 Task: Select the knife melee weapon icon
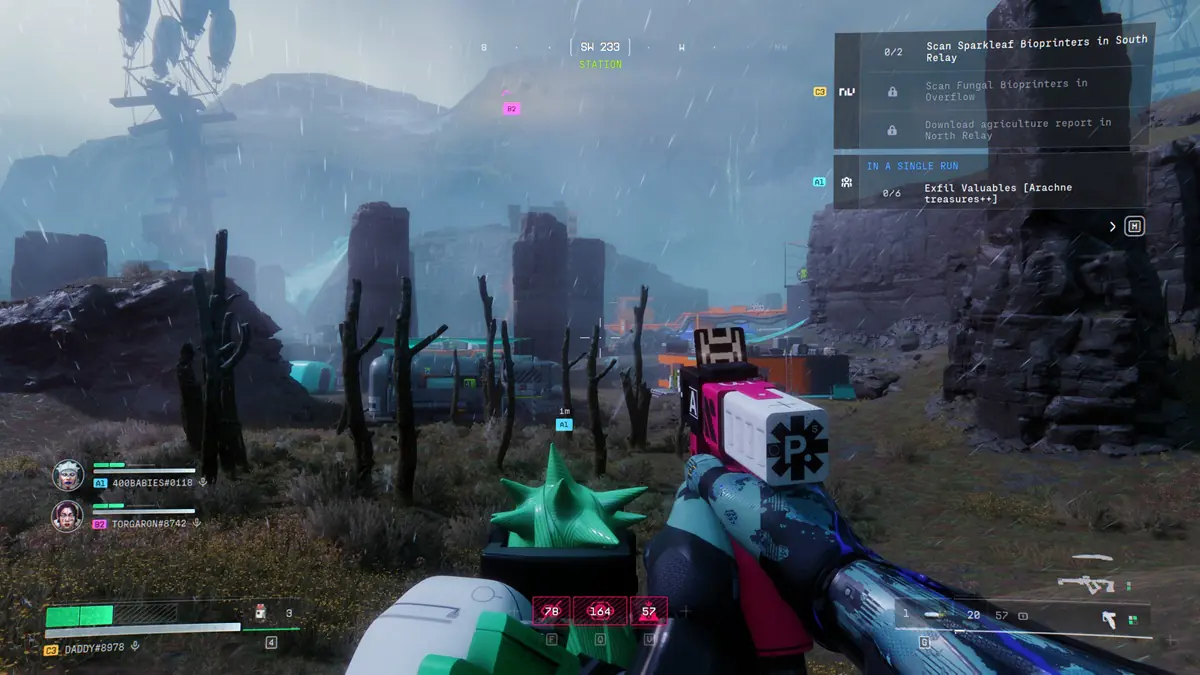(x=1090, y=557)
